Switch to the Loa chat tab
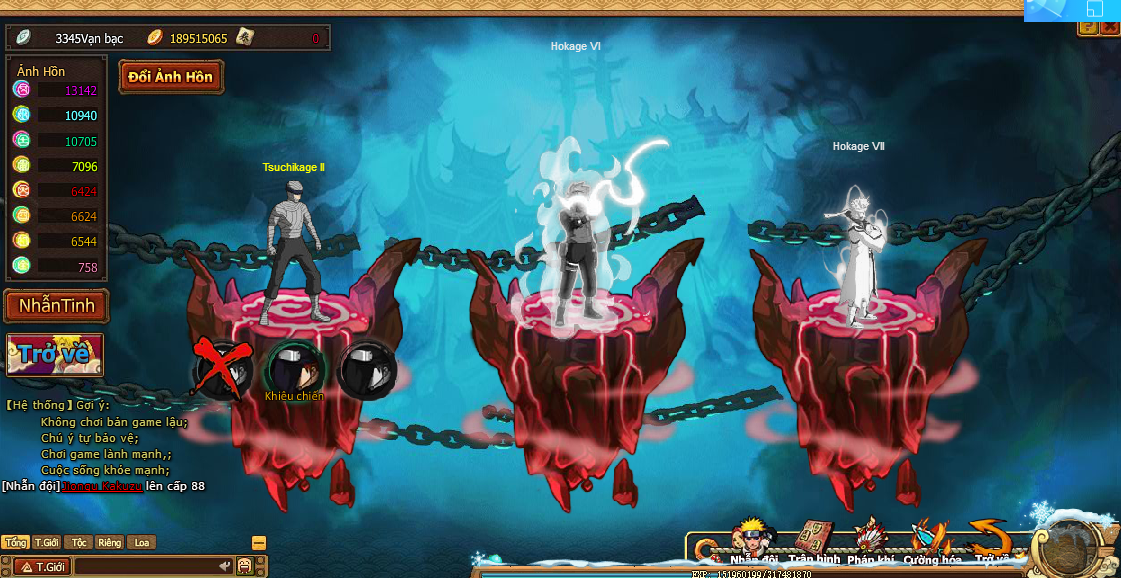Viewport: 1121px width, 578px height. (142, 542)
